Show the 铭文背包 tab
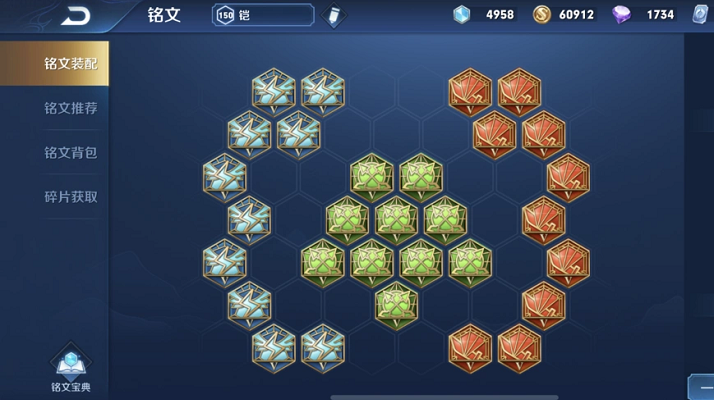 coord(70,152)
